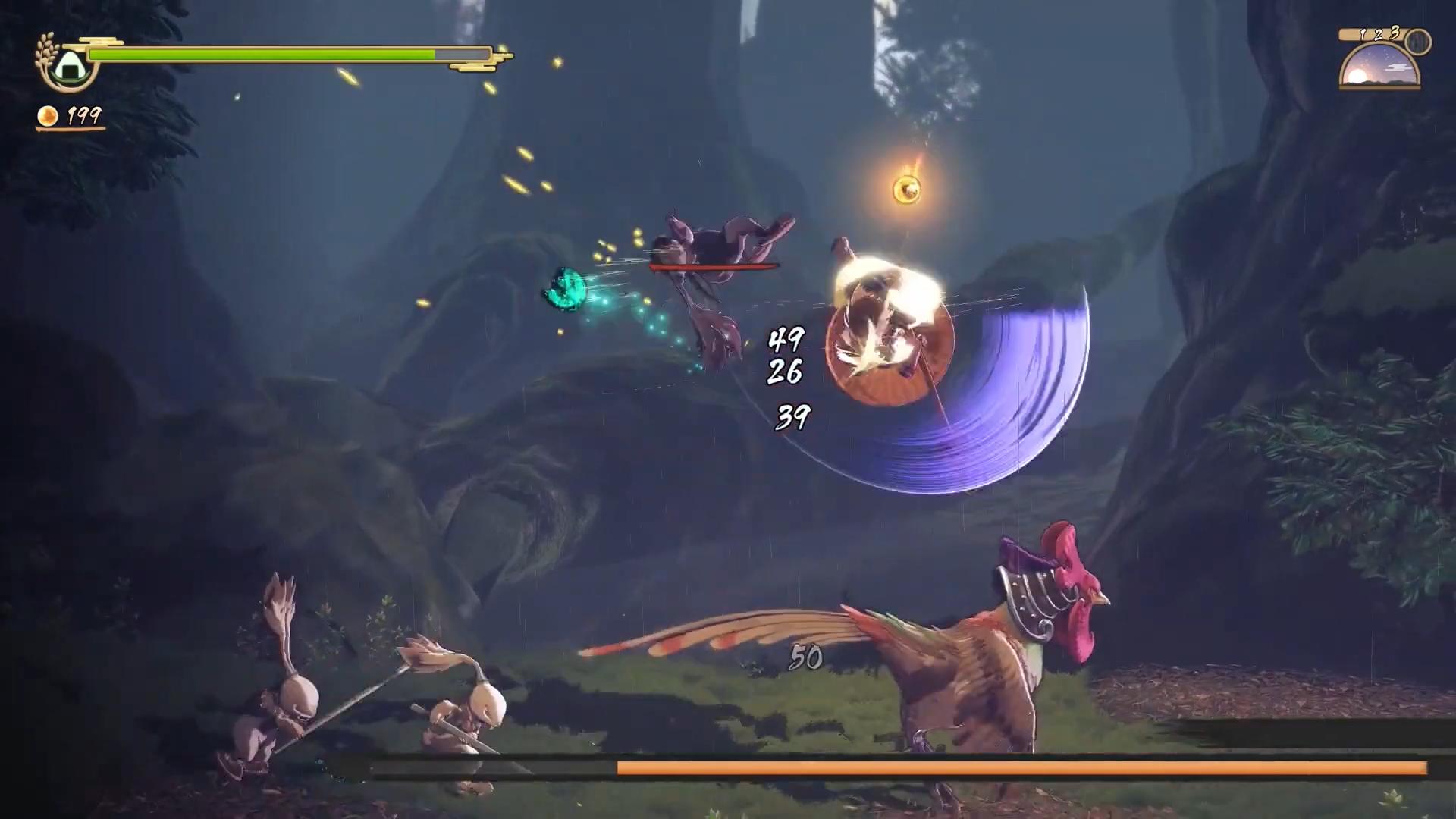Viewport: 1456px width, 819px height.
Task: Click the onigiri rice ball HUD icon
Action: pyautogui.click(x=71, y=65)
